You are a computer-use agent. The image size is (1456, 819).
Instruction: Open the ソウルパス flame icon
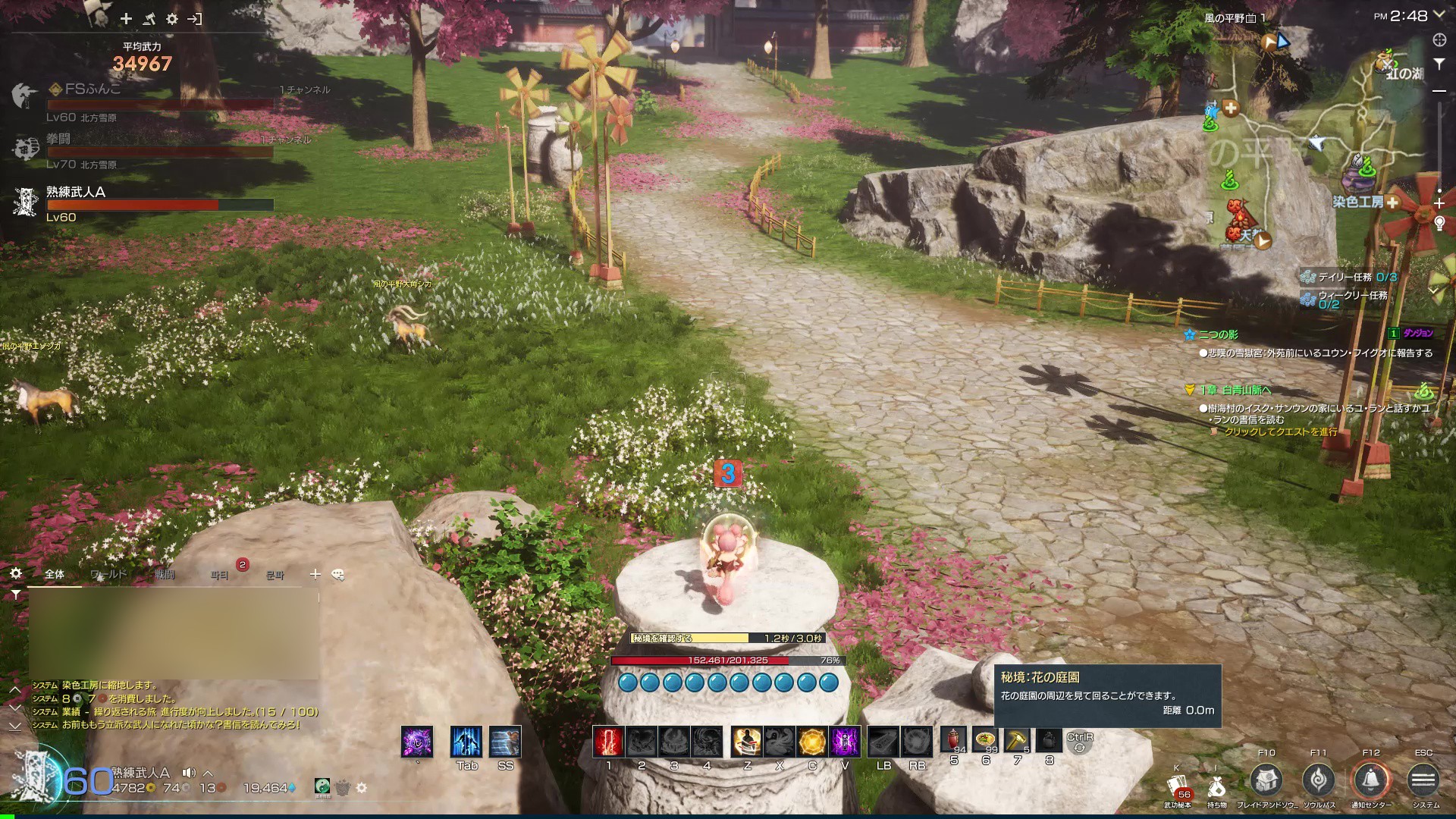click(x=1319, y=780)
